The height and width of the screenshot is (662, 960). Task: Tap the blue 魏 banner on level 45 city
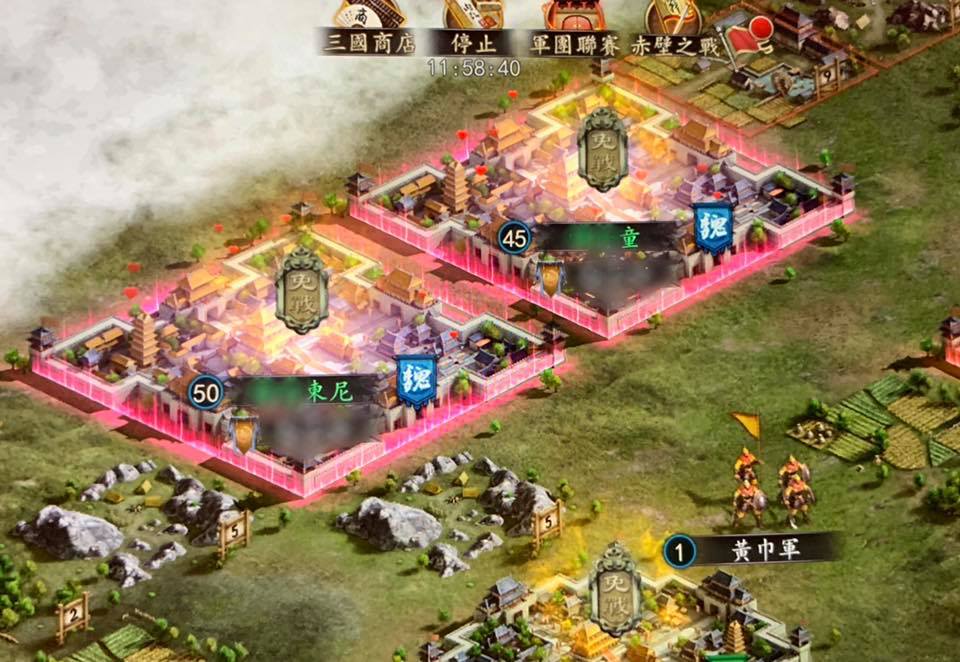coord(713,229)
